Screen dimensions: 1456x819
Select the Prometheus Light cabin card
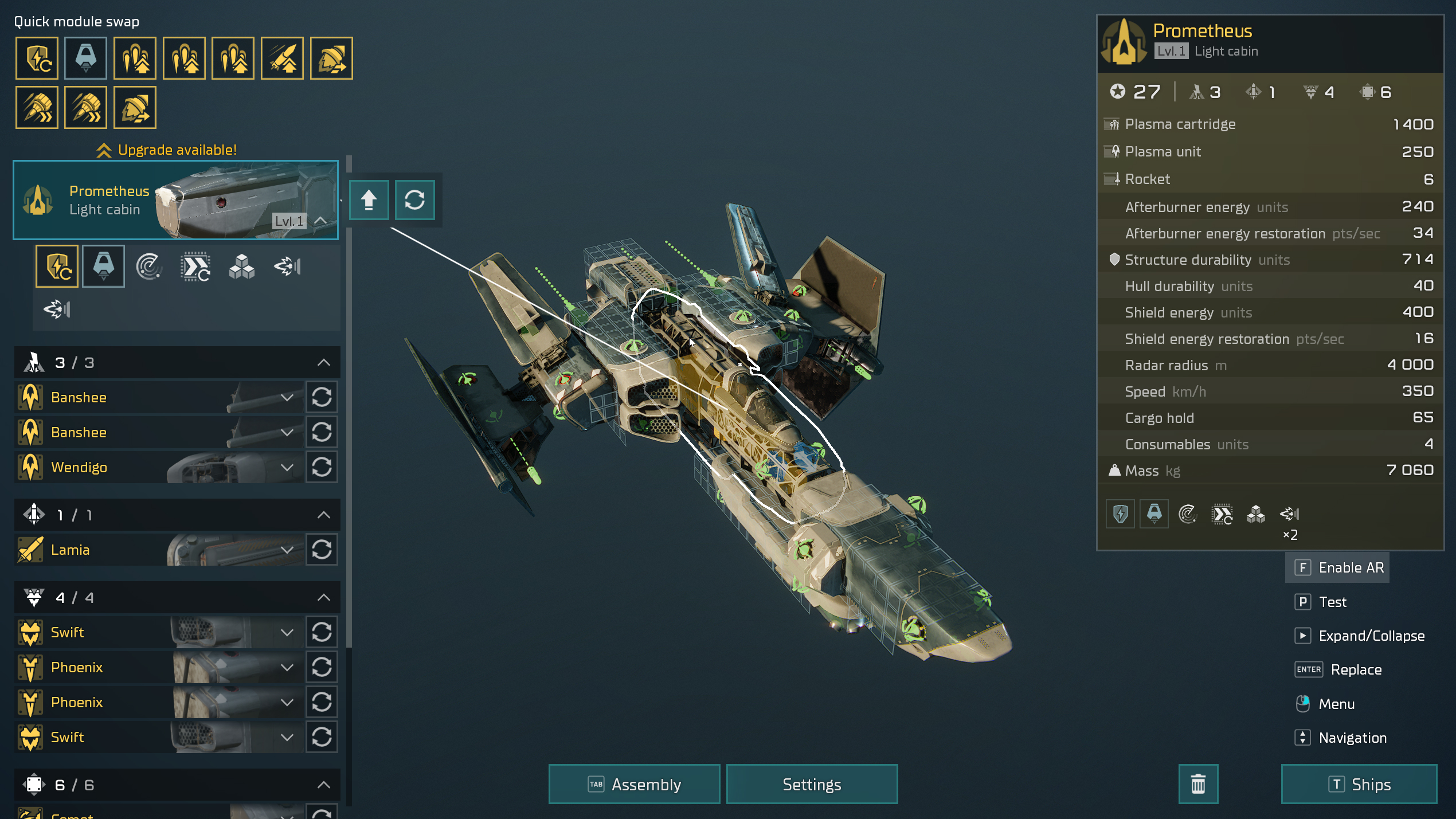[175, 200]
